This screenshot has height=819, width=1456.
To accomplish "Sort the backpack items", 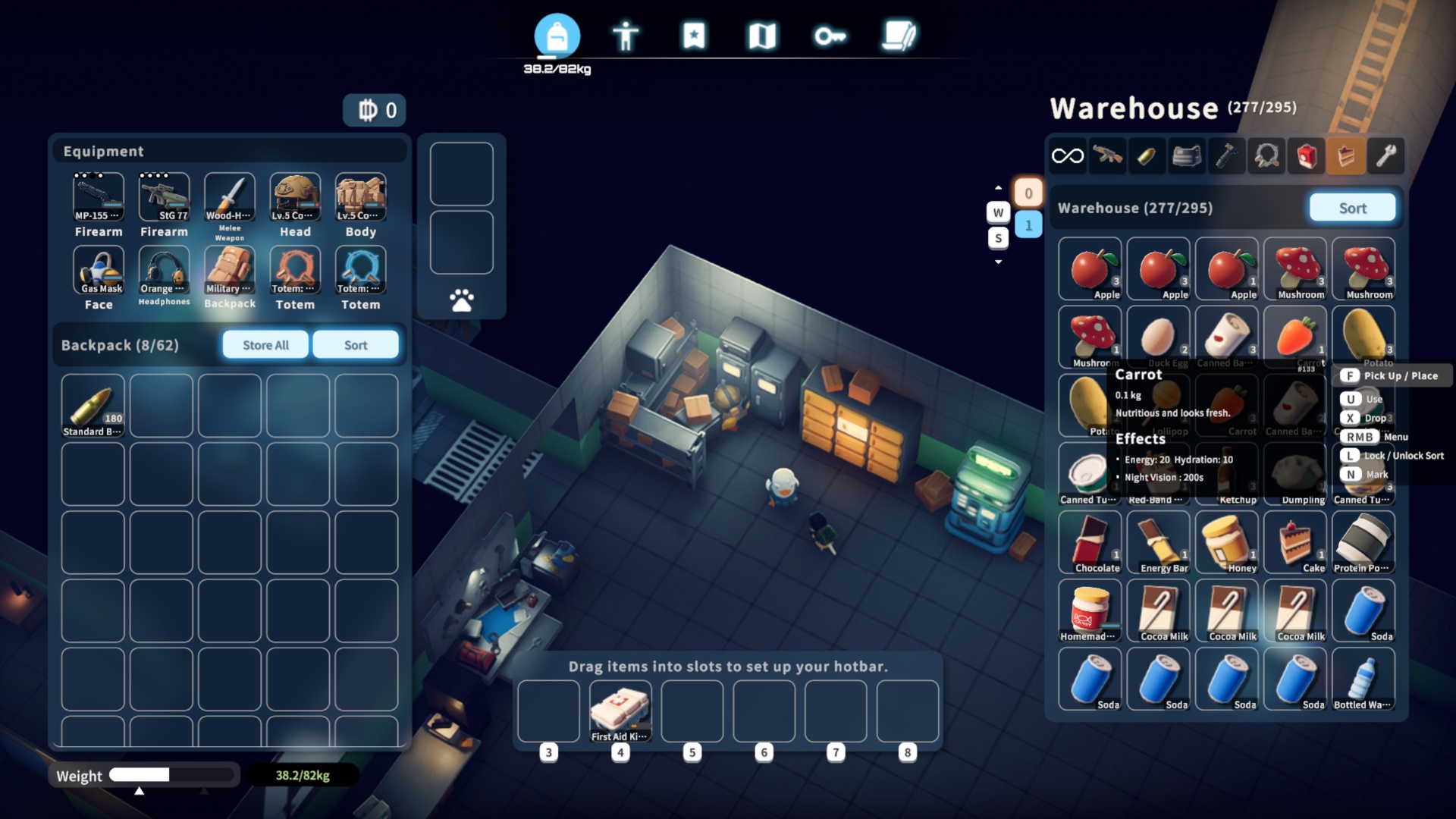I will [355, 345].
